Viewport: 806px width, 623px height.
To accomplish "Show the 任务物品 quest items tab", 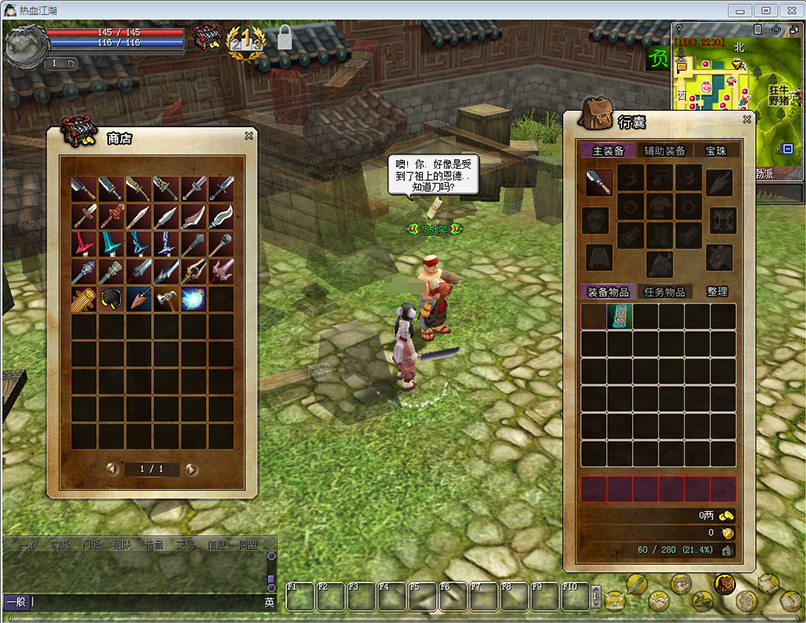I will (663, 292).
